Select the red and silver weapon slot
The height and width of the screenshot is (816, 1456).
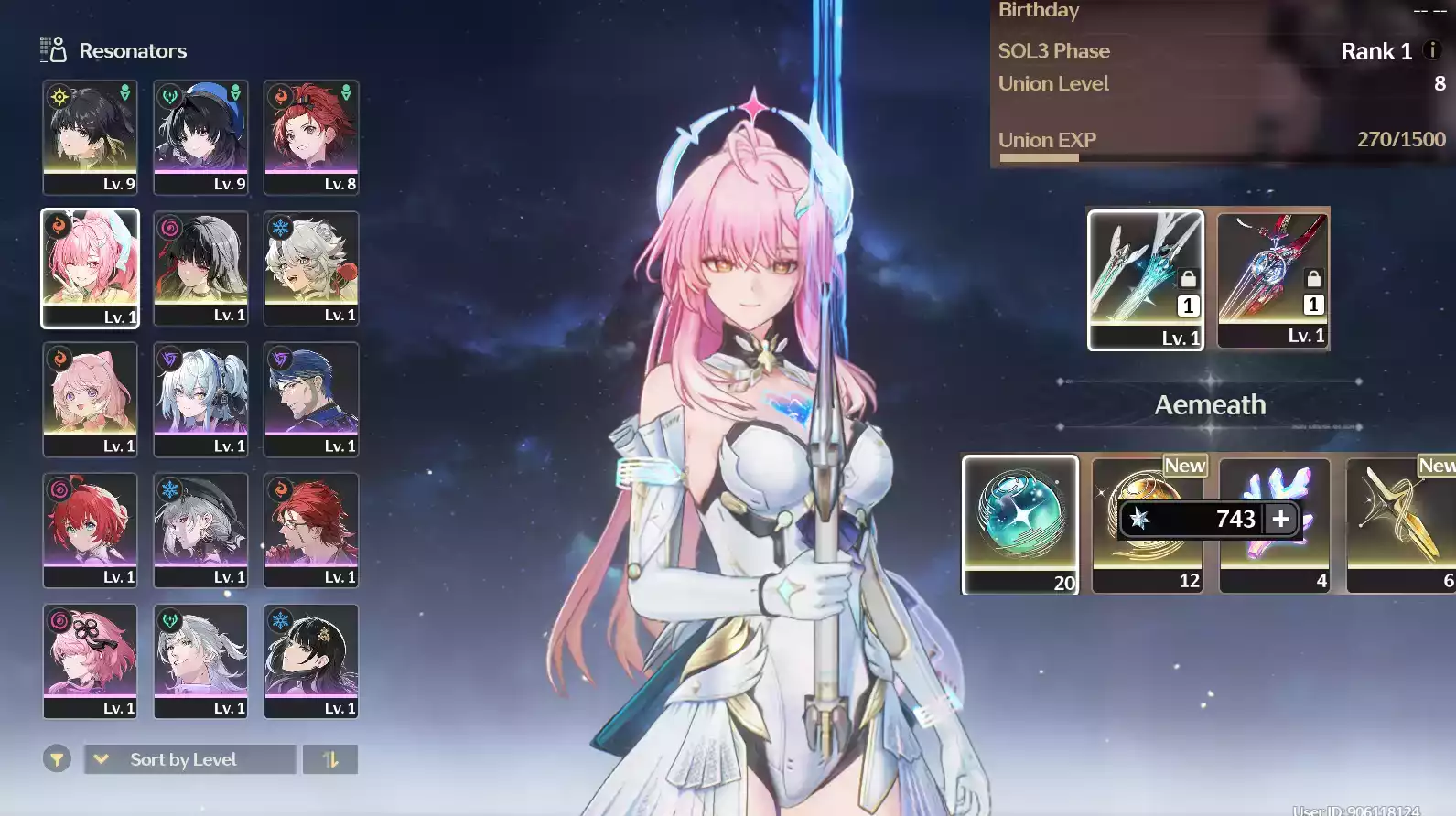(x=1273, y=278)
